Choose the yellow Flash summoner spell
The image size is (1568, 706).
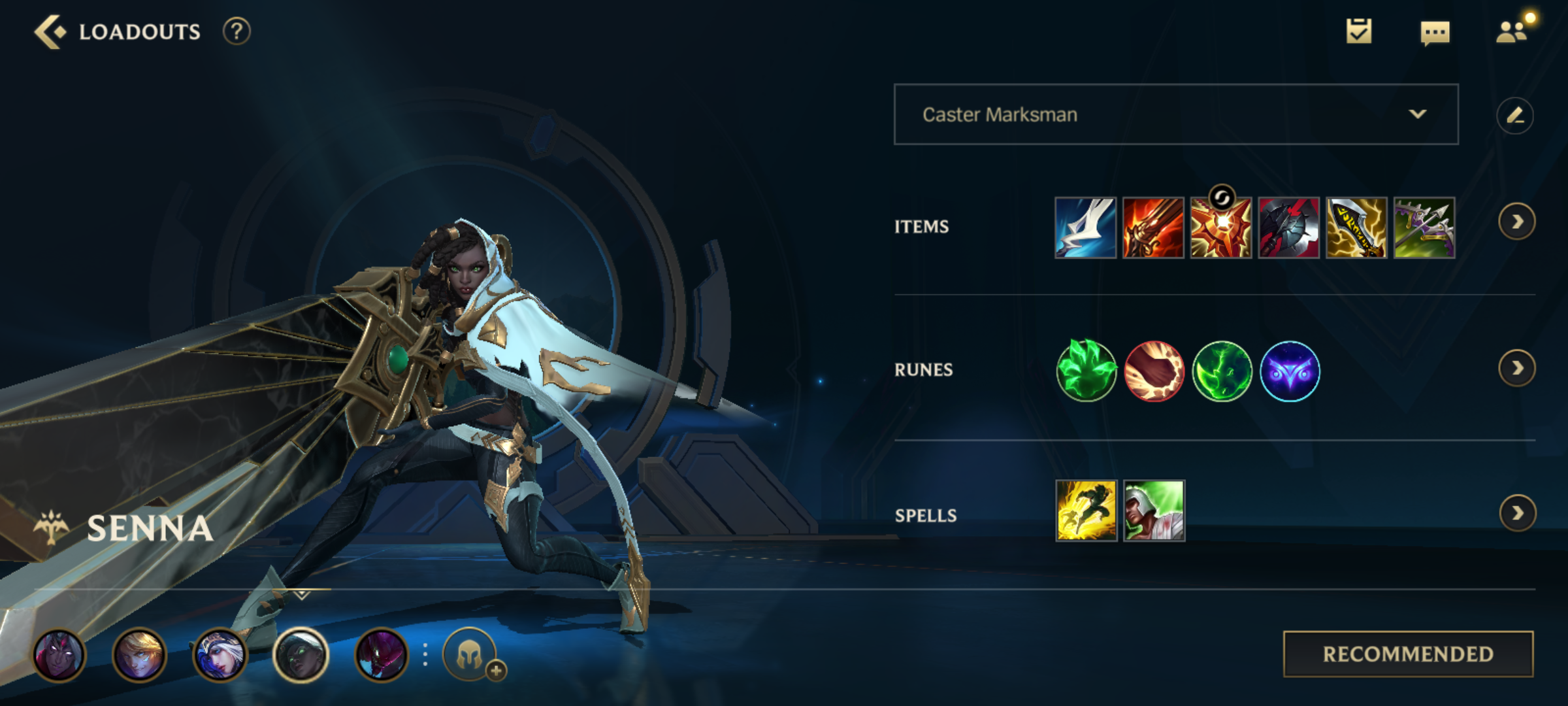[x=1086, y=511]
